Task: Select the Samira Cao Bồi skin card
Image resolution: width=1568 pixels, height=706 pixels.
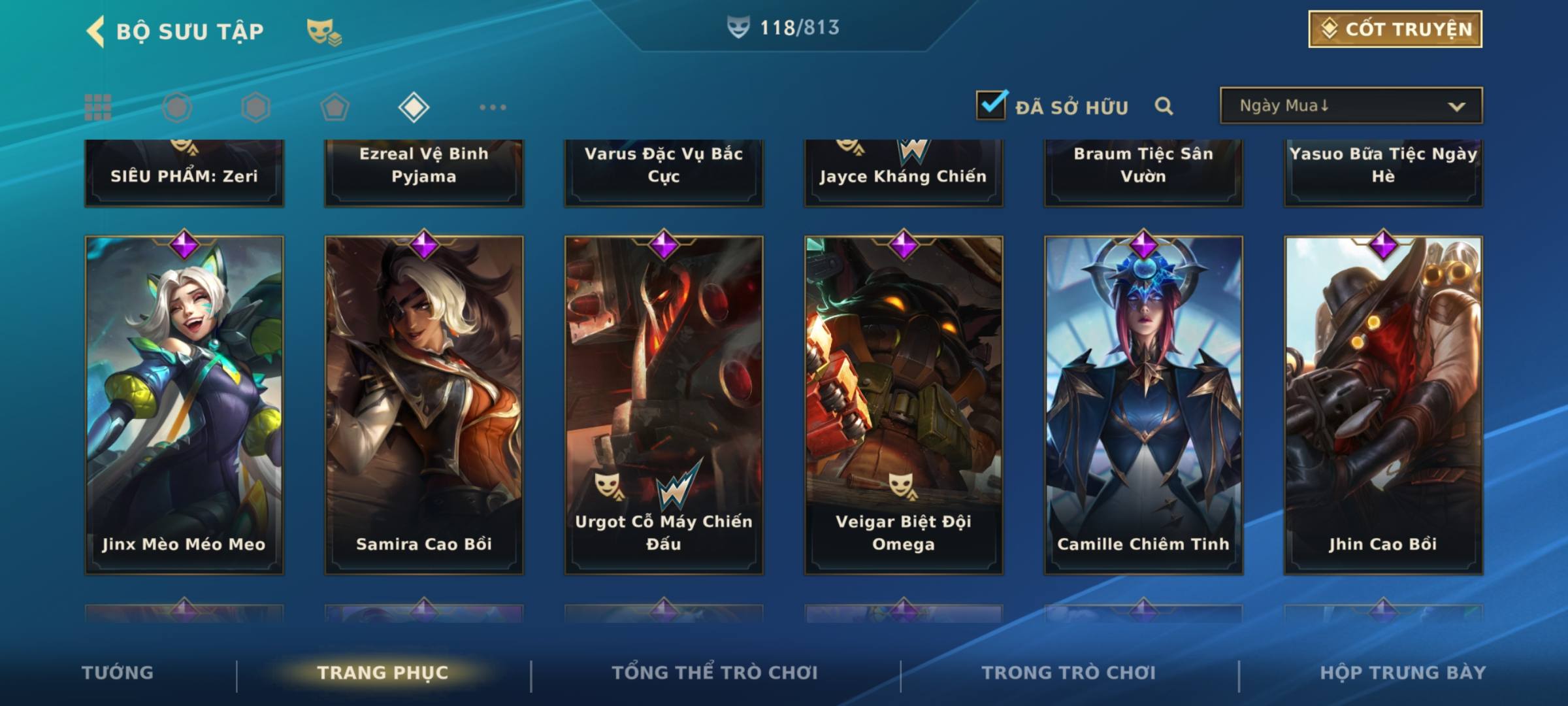Action: [424, 405]
